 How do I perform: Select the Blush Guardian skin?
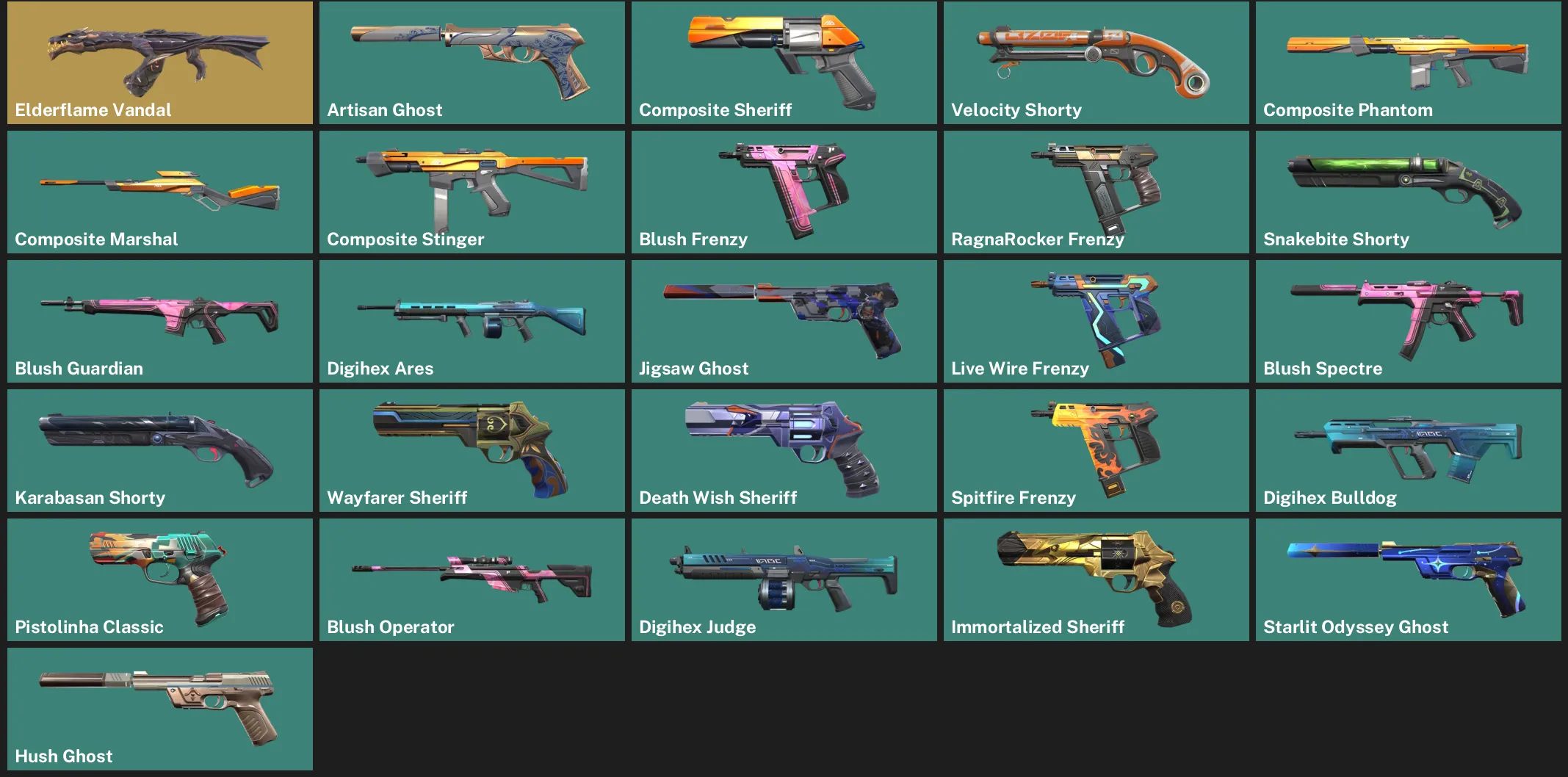(158, 321)
